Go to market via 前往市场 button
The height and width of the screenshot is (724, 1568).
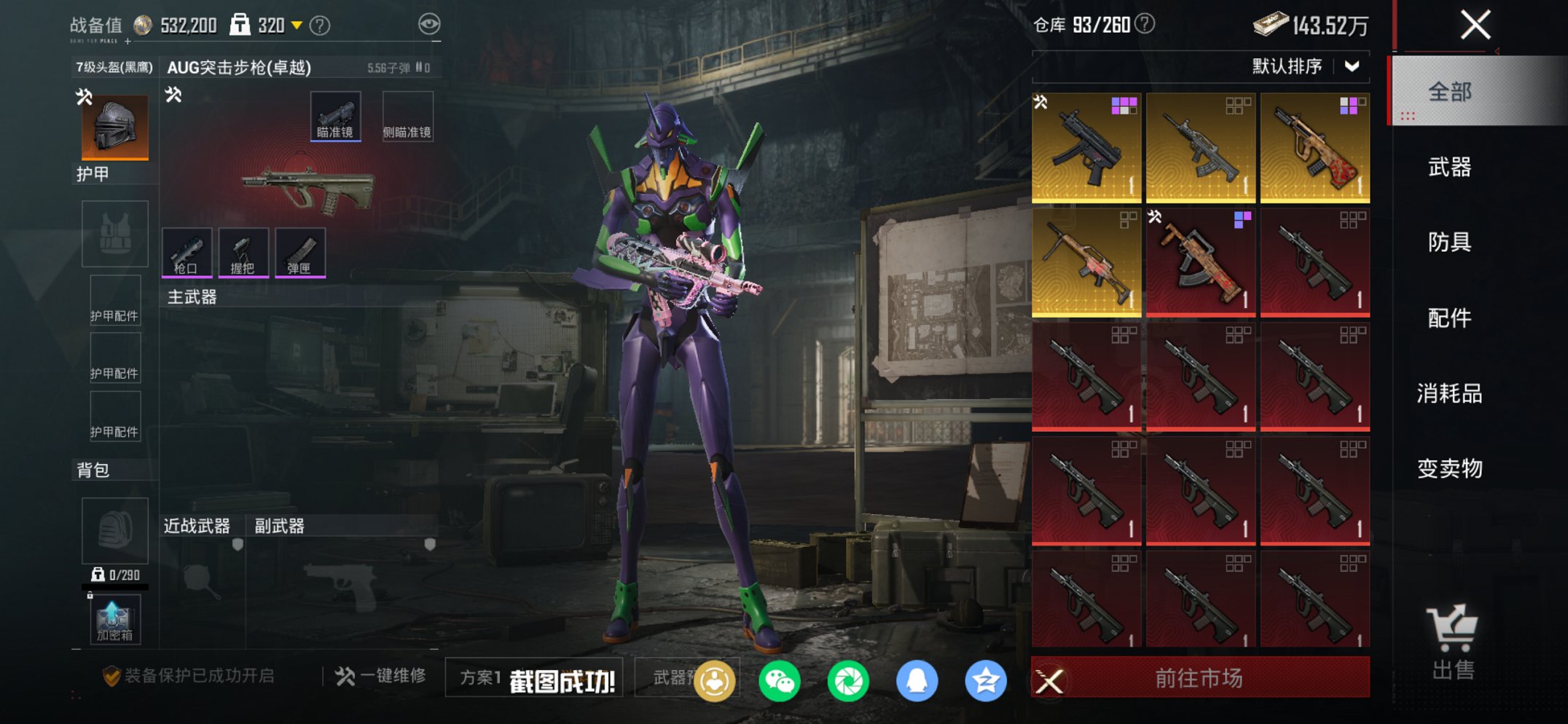[x=1199, y=678]
